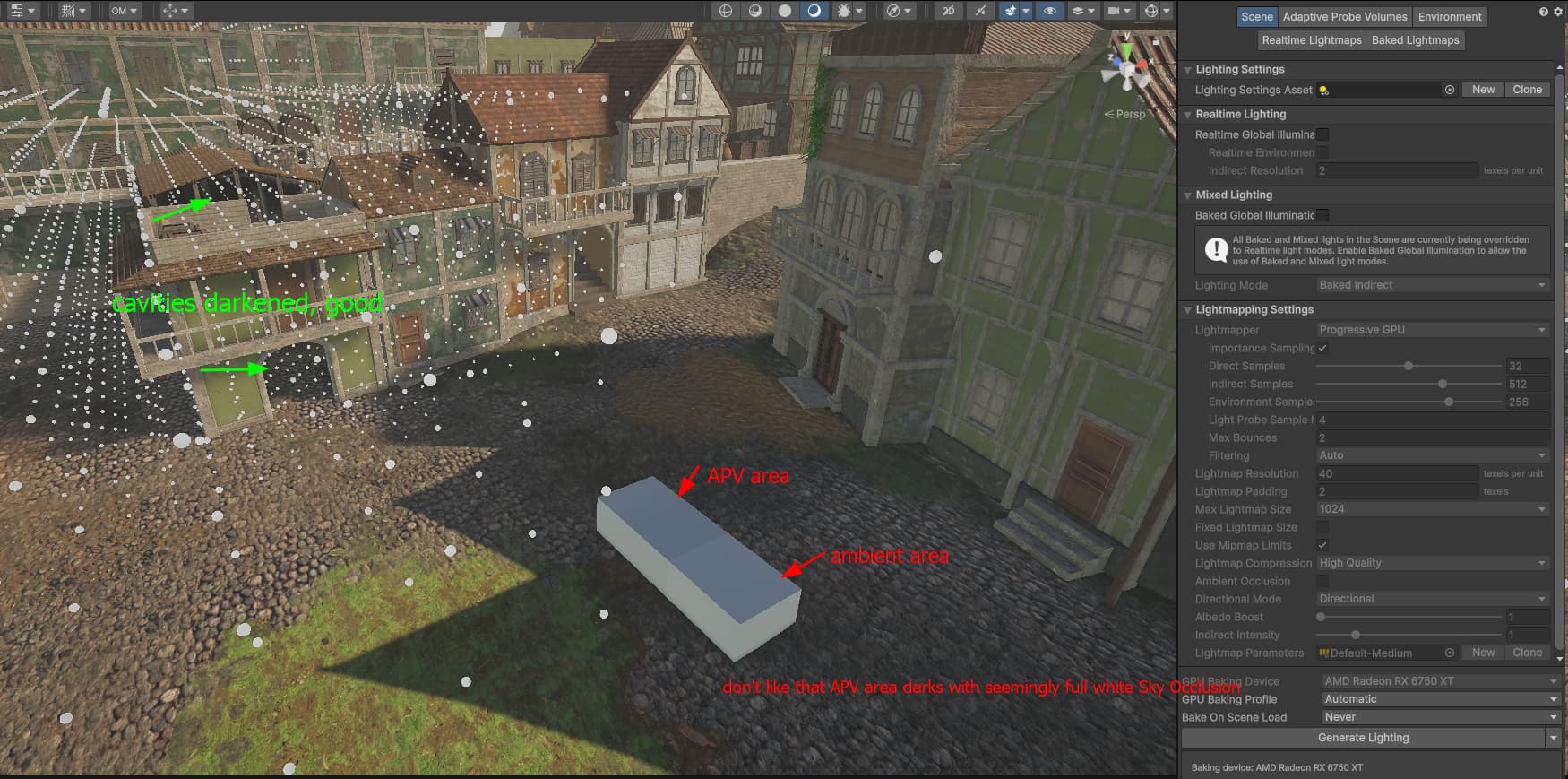
Task: Toggle 2D view mode in scene toolbar
Action: 948,12
